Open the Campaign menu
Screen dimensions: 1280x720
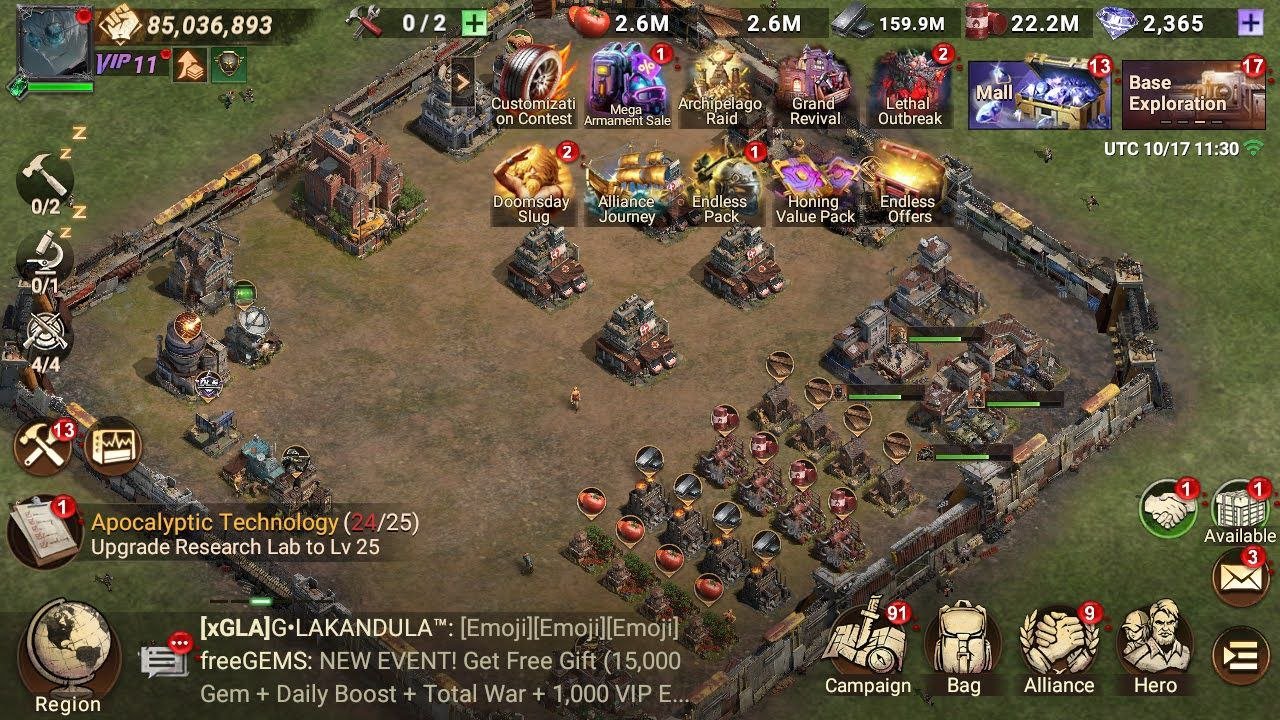coord(867,645)
